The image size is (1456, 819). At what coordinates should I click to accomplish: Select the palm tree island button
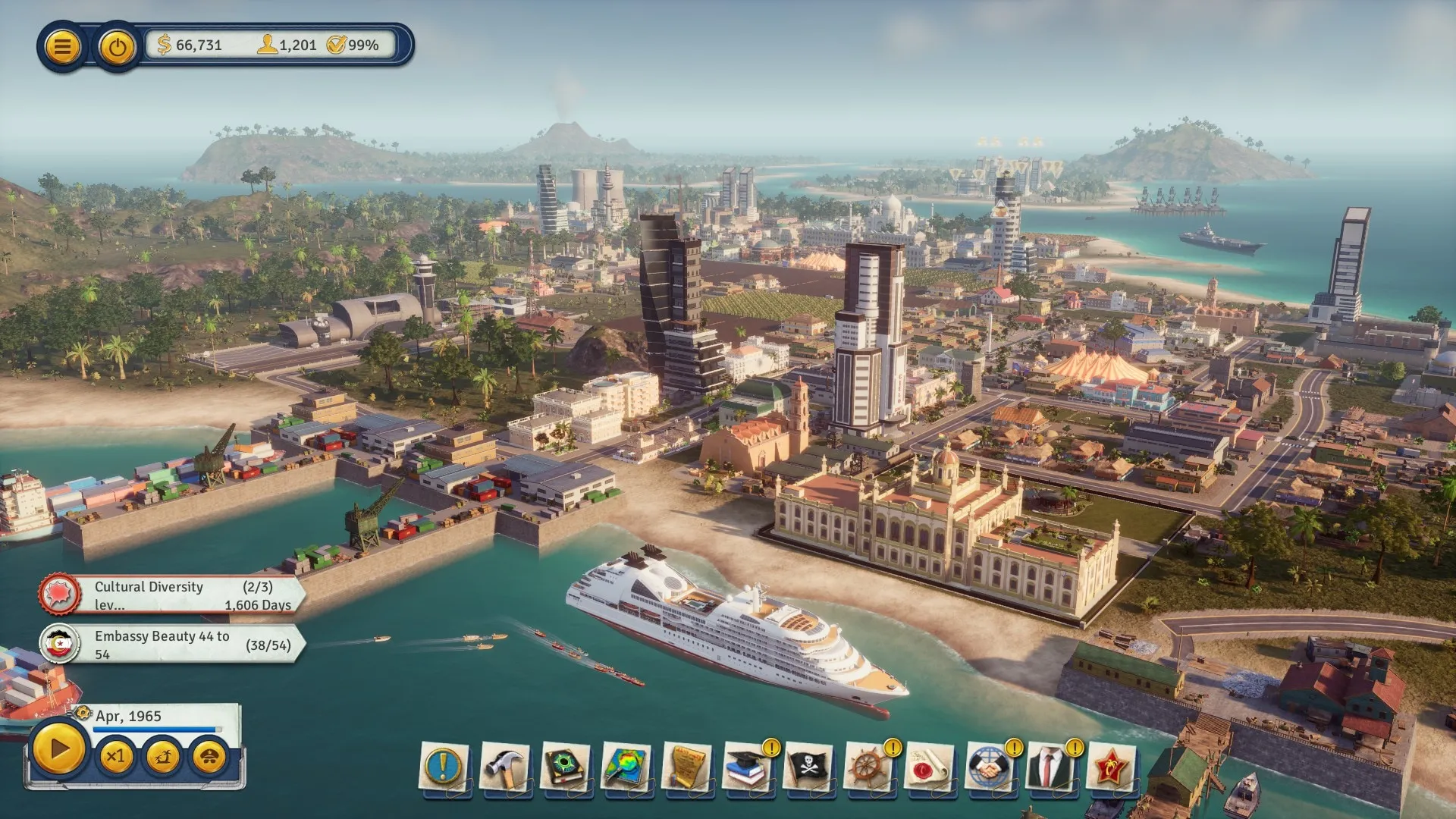(x=163, y=757)
